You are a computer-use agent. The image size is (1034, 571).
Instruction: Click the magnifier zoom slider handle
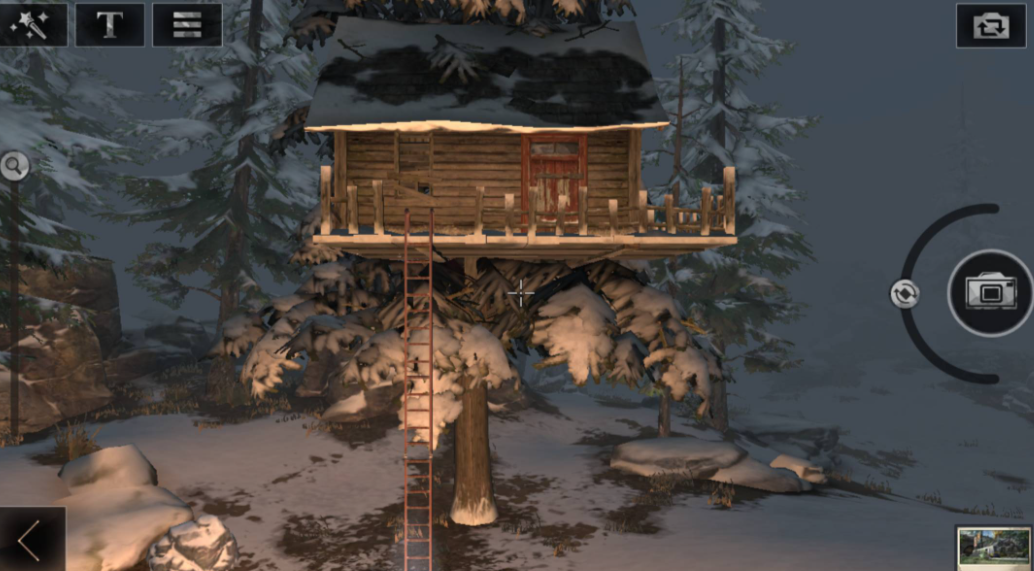pos(14,165)
